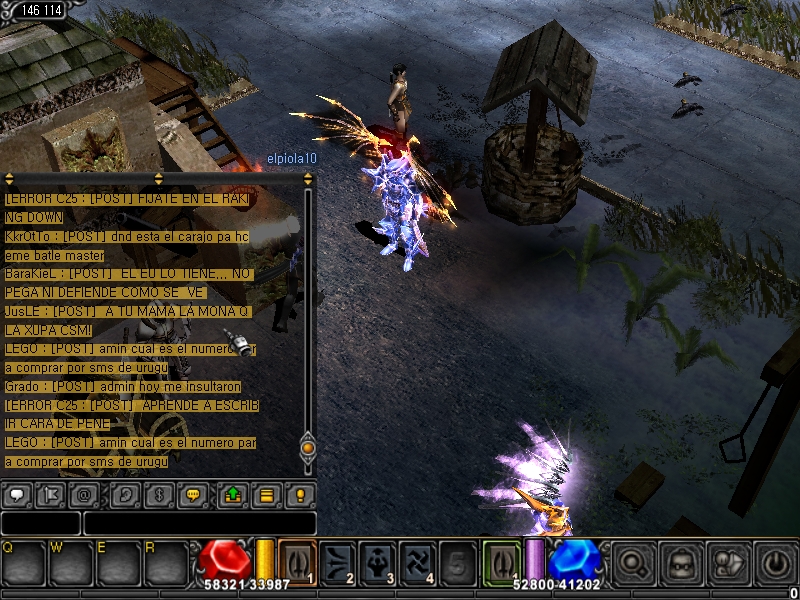
Task: Click the speech bubble chat mode button
Action: click(x=17, y=495)
